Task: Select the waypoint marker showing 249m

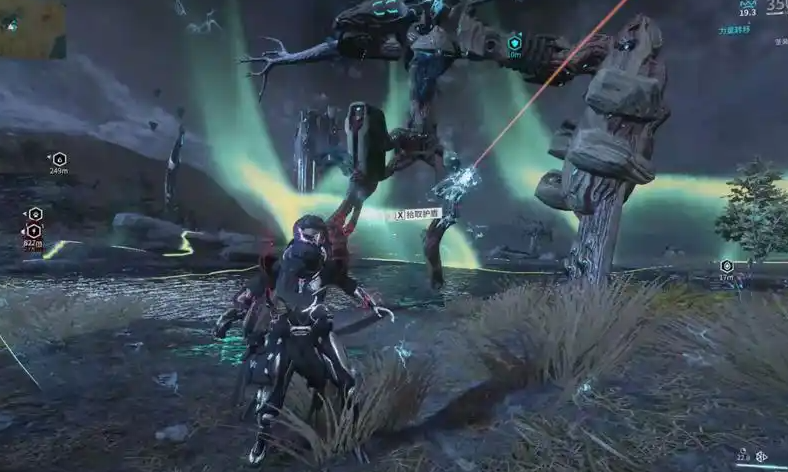Action: [59, 159]
